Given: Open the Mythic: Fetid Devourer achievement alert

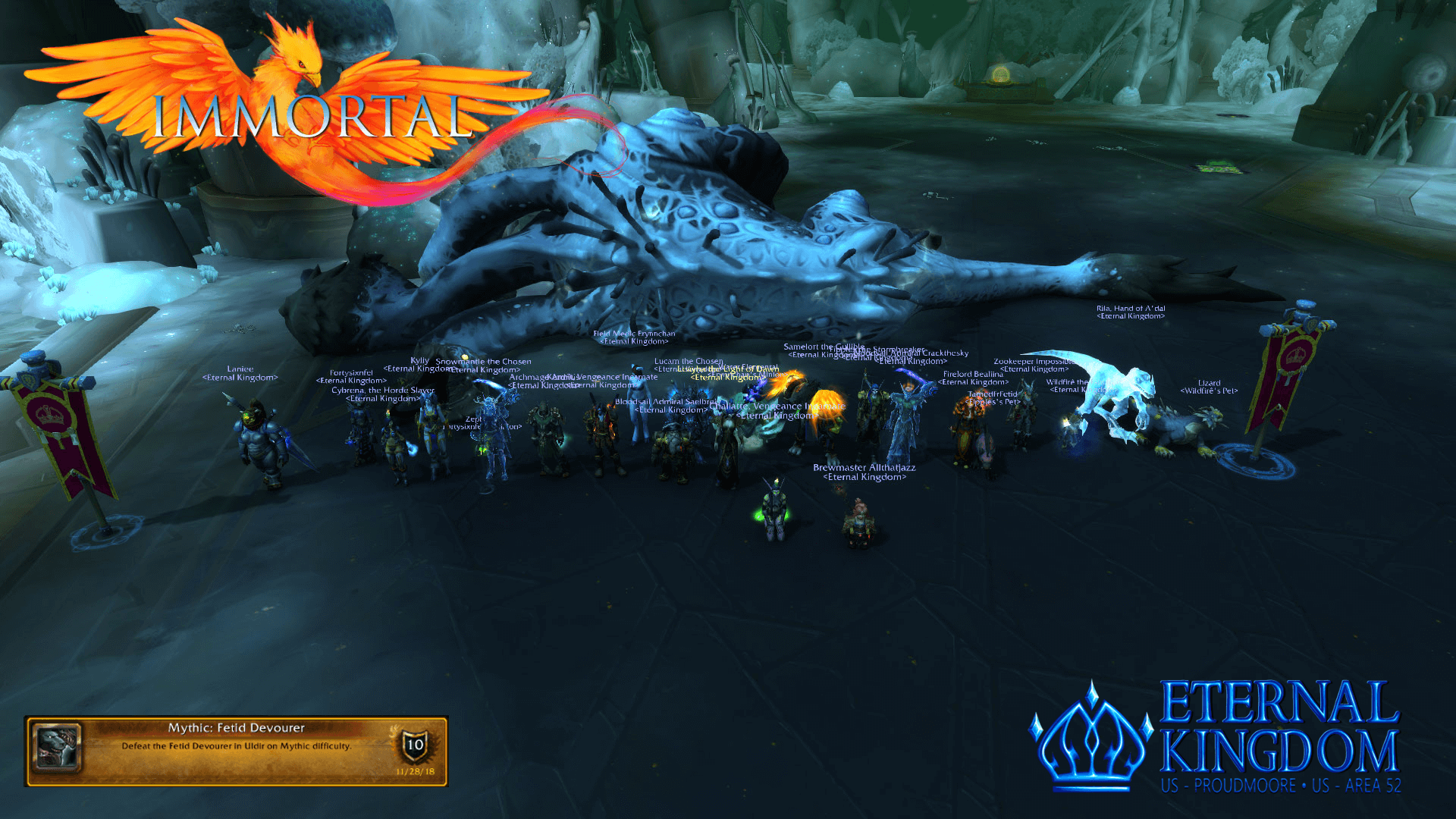Looking at the screenshot, I should pos(236,750).
